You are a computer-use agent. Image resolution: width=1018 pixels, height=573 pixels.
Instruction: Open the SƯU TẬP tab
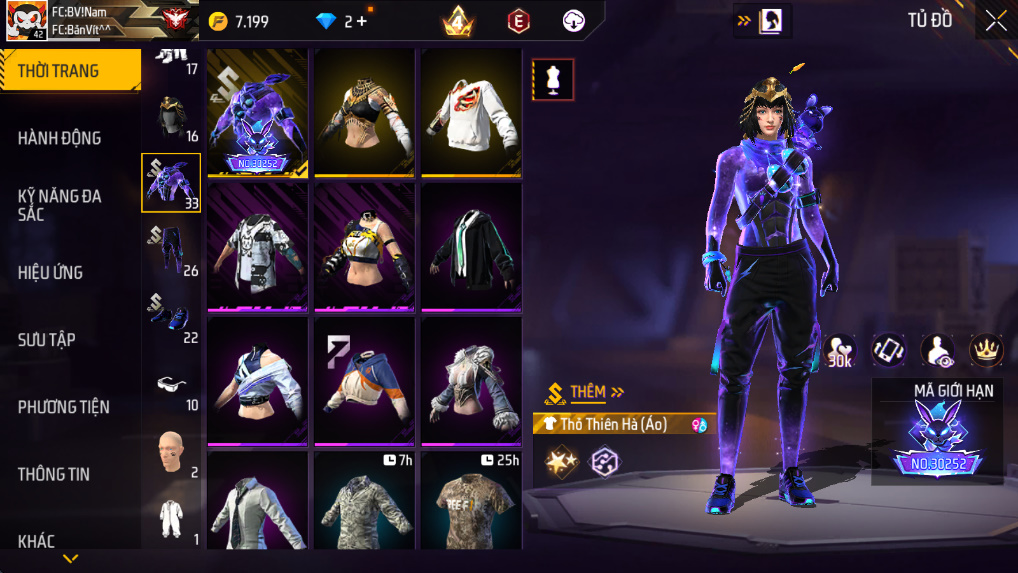[x=47, y=340]
